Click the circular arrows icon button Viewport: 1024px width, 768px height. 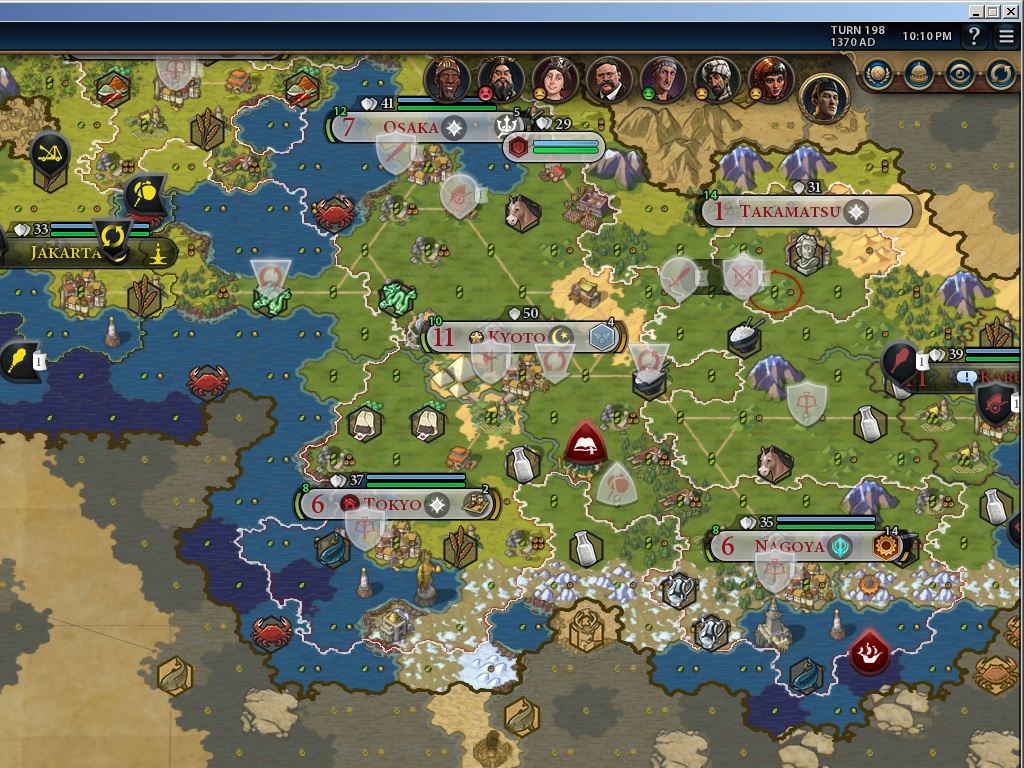tap(1000, 74)
